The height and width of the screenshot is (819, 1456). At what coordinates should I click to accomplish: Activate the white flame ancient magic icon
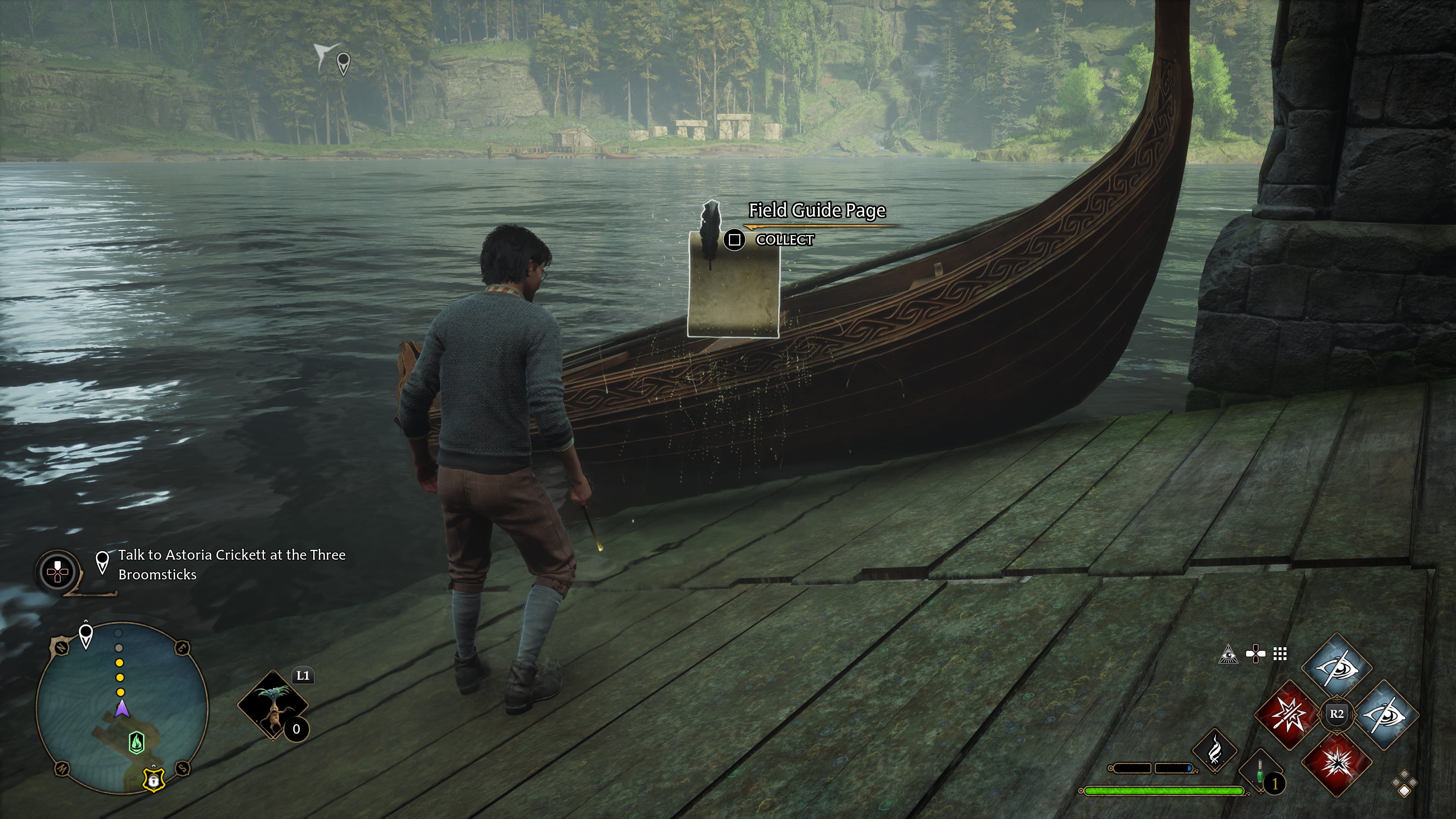pyautogui.click(x=1214, y=751)
